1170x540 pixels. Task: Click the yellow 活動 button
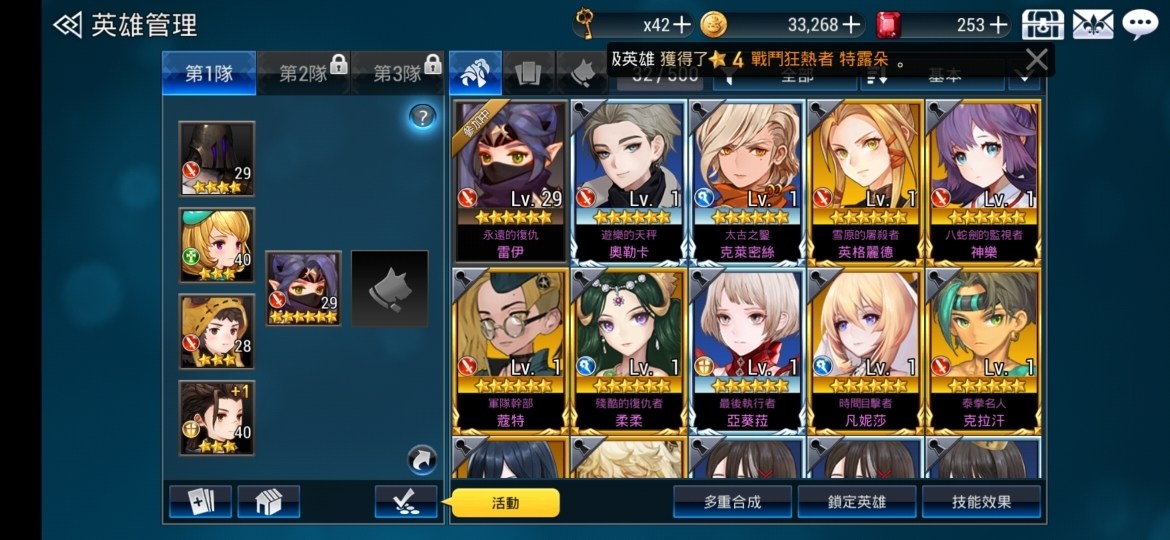[506, 503]
